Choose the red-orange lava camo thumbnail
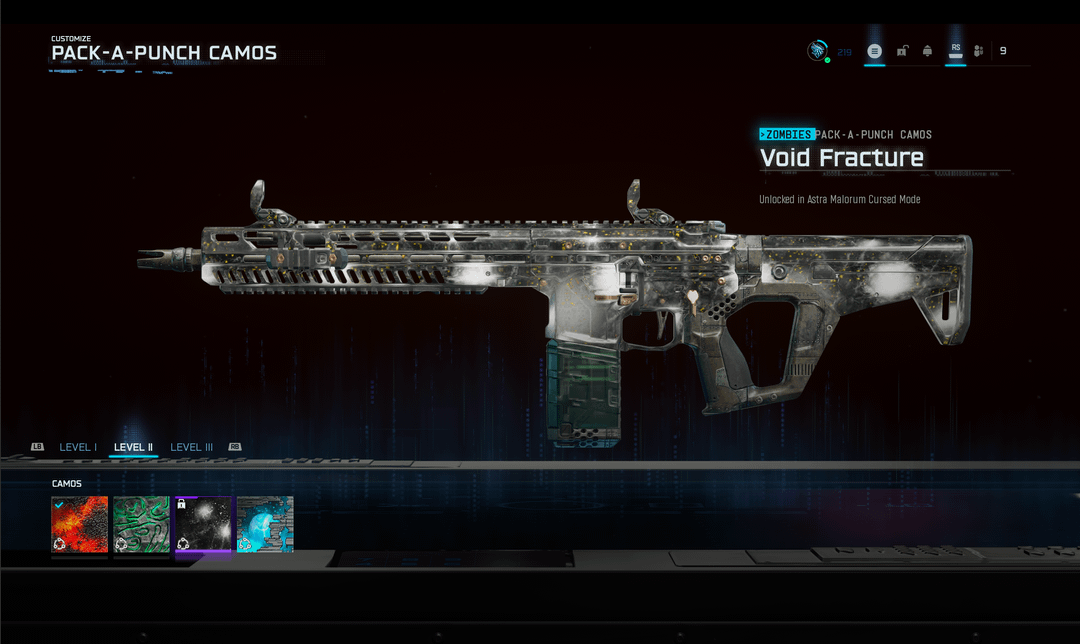The width and height of the screenshot is (1080, 644). (x=80, y=524)
